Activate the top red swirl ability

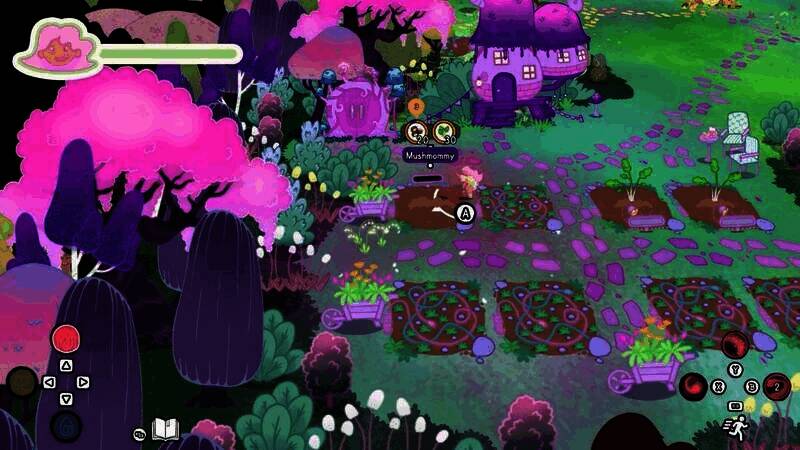(x=736, y=345)
